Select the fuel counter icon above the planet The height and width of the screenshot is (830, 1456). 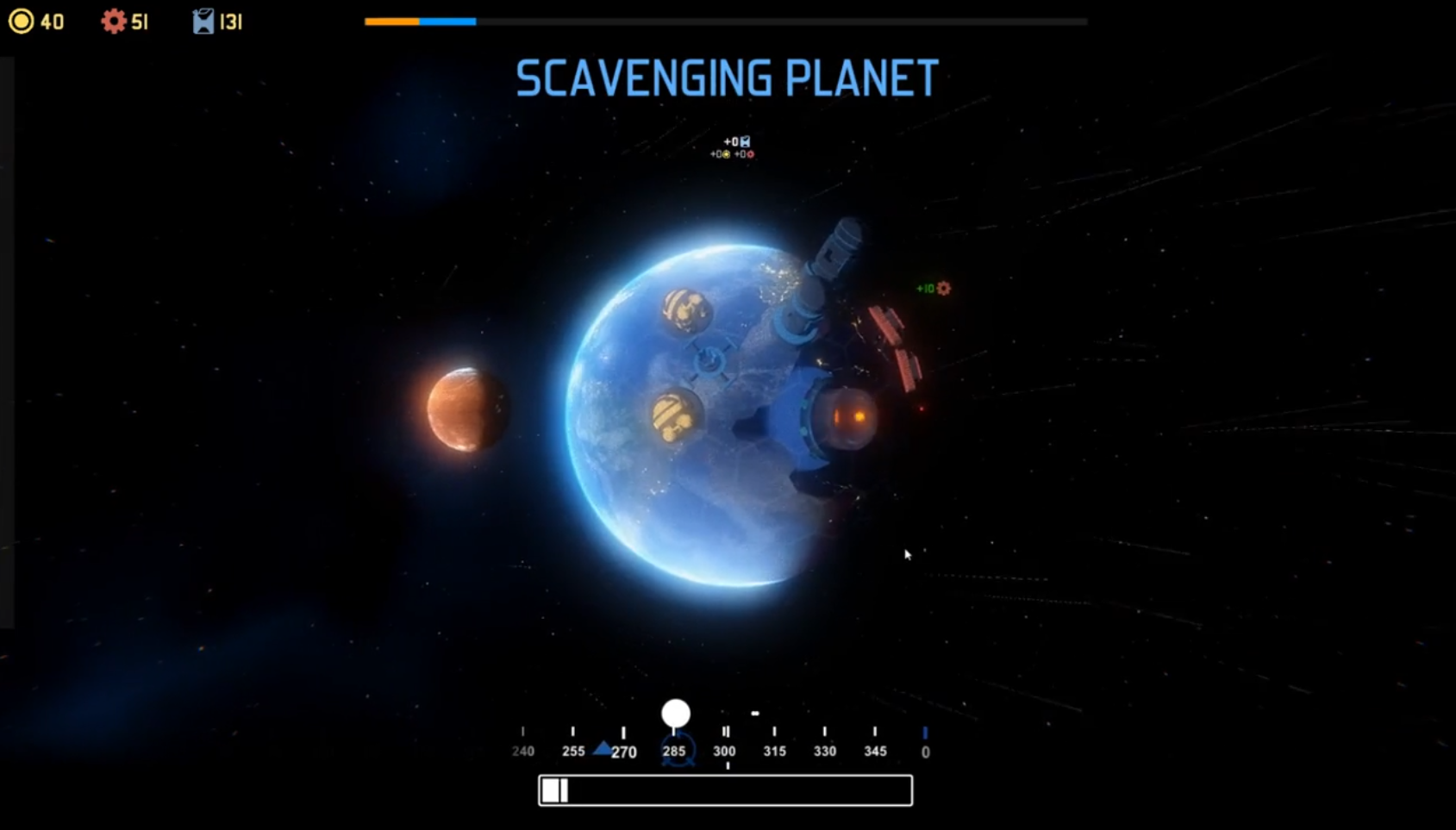coord(745,141)
